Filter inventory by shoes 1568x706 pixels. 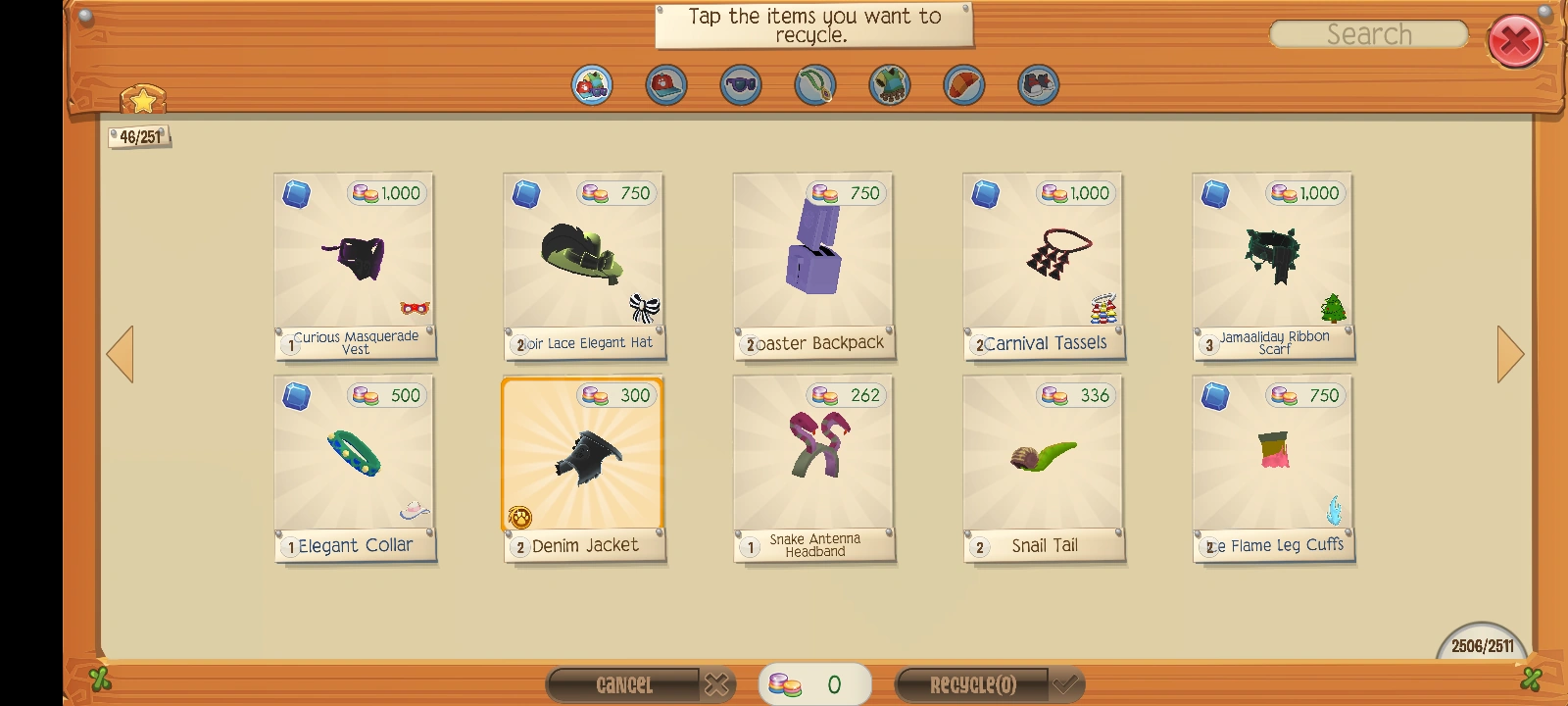[x=1039, y=85]
